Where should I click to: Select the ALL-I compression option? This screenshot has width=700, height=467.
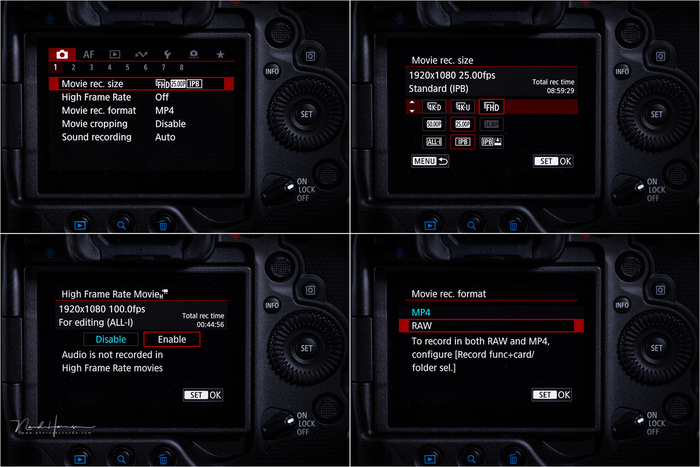434,142
